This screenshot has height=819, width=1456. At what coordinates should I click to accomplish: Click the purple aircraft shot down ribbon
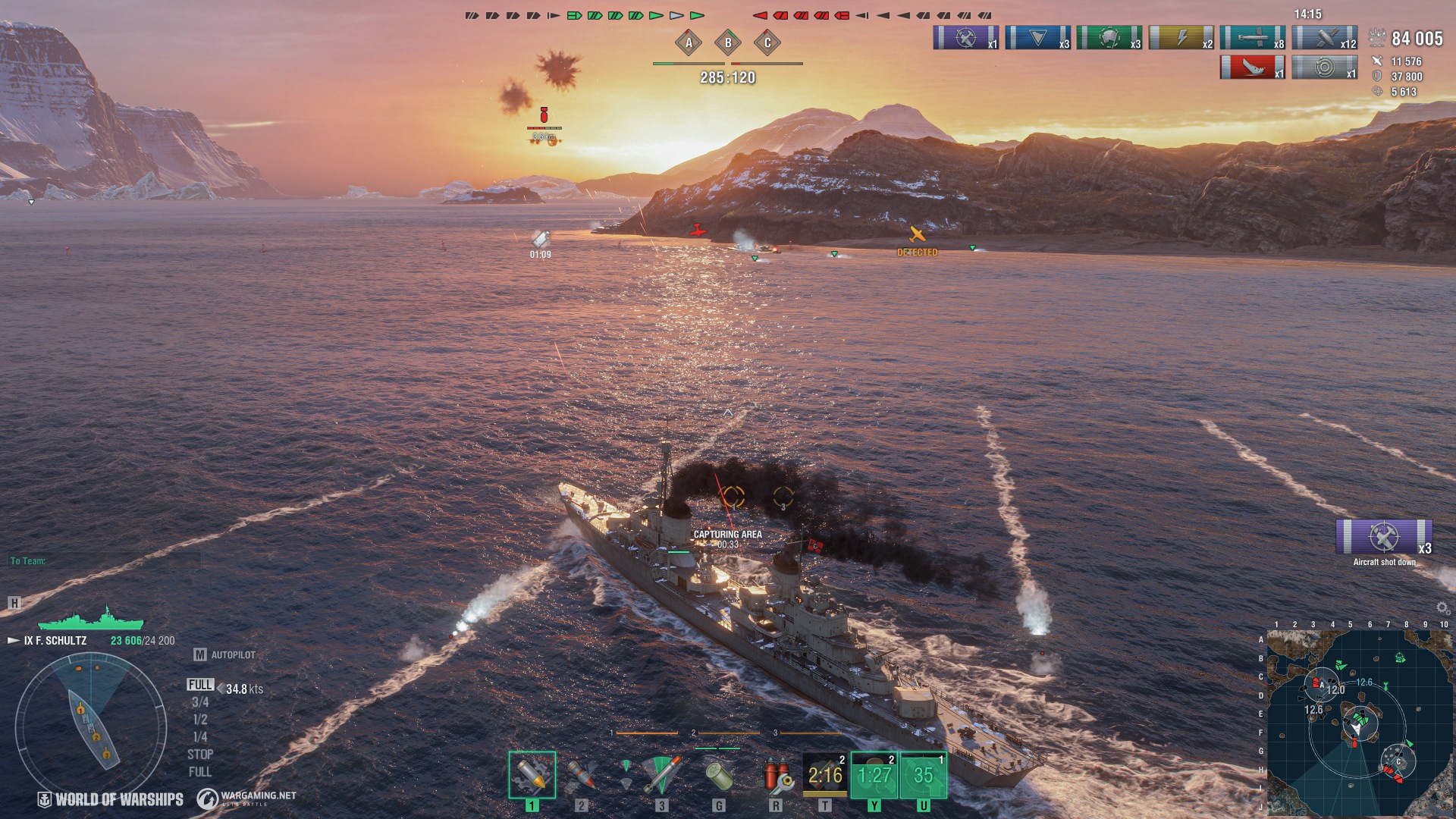(1383, 537)
